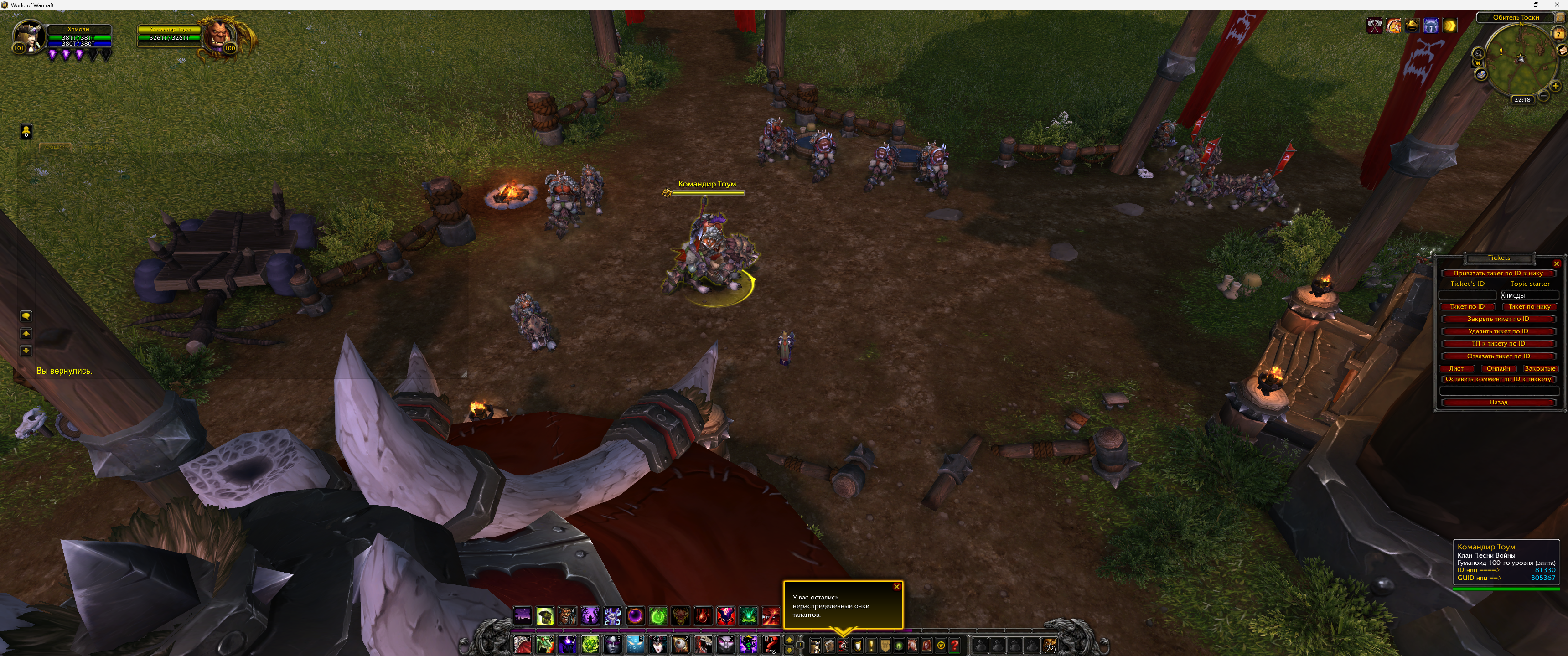Close the World of Warcraft window
This screenshot has height=656, width=1568.
point(1559,5)
